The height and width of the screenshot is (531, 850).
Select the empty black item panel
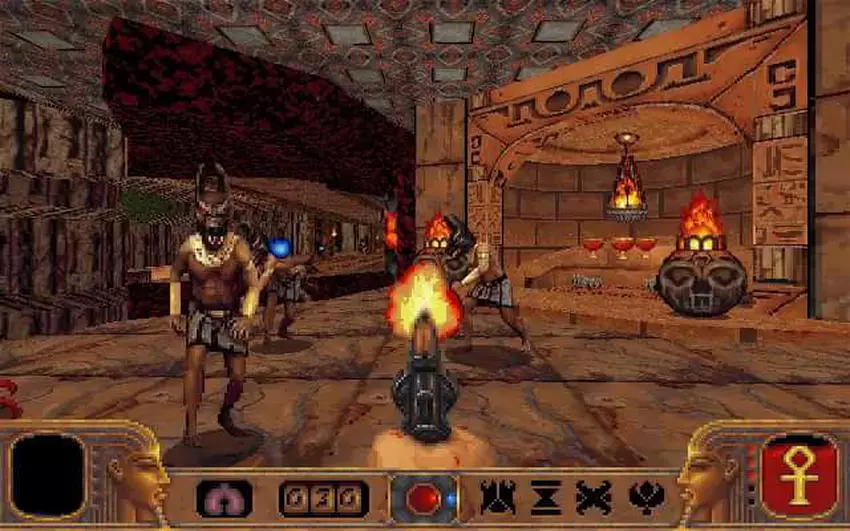pyautogui.click(x=47, y=476)
